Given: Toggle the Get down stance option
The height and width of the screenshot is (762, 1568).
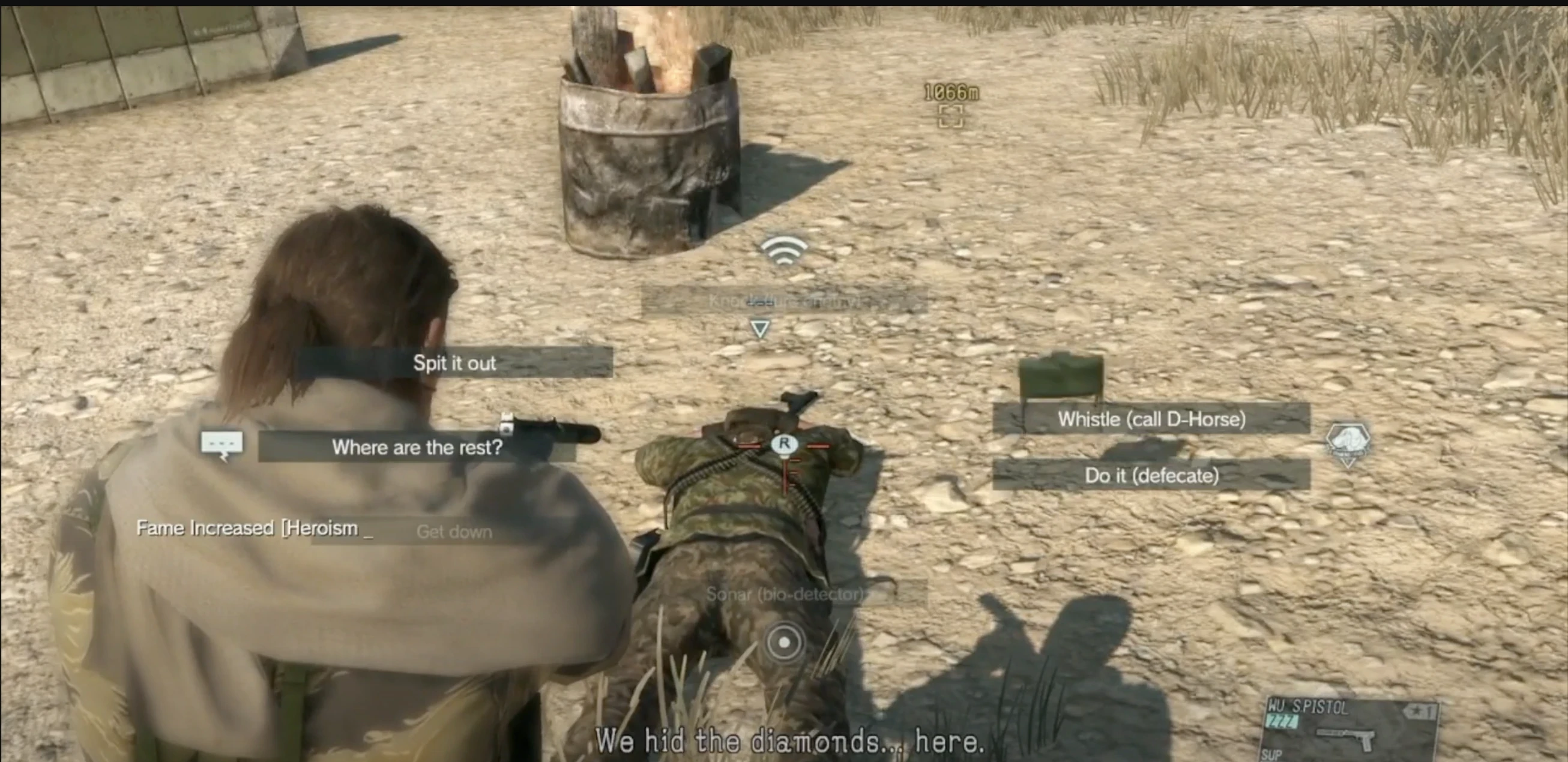Looking at the screenshot, I should 454,532.
